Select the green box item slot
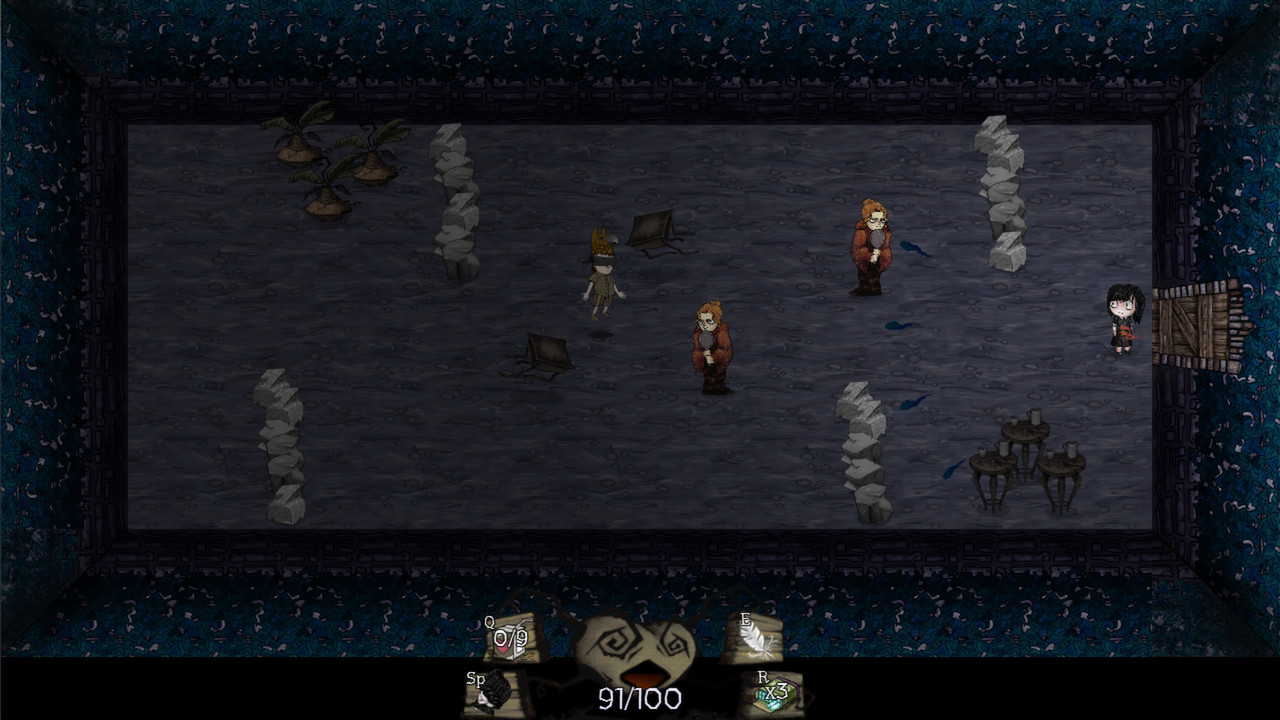1280x720 pixels. (x=777, y=691)
